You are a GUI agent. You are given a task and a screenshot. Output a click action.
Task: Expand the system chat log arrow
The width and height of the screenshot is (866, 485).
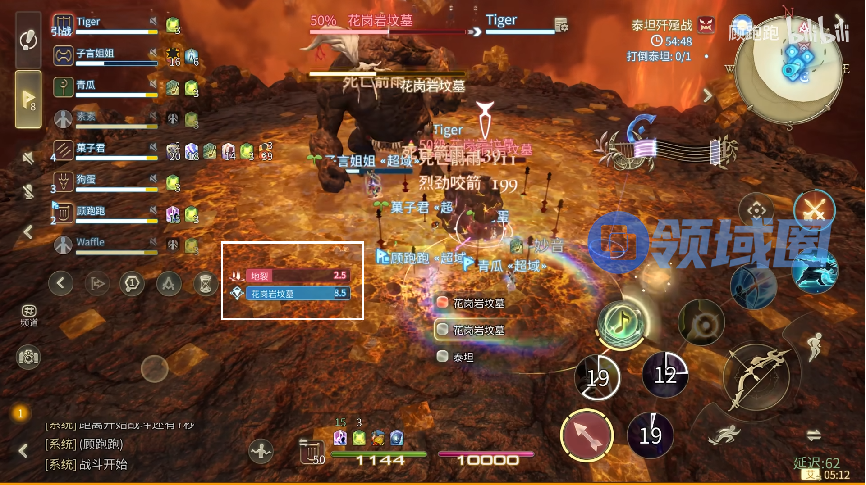pyautogui.click(x=22, y=449)
